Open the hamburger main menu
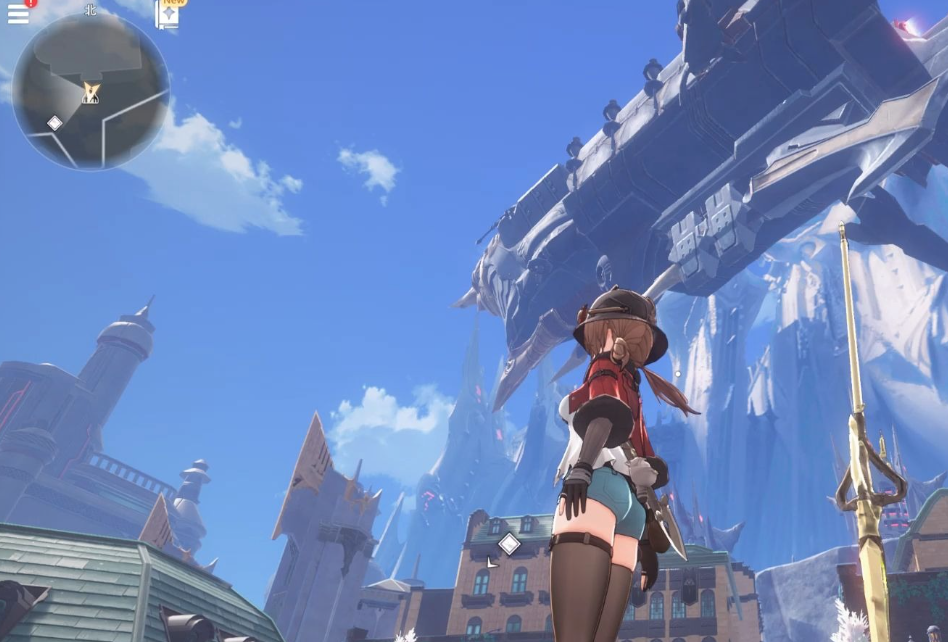This screenshot has width=948, height=642. (18, 13)
